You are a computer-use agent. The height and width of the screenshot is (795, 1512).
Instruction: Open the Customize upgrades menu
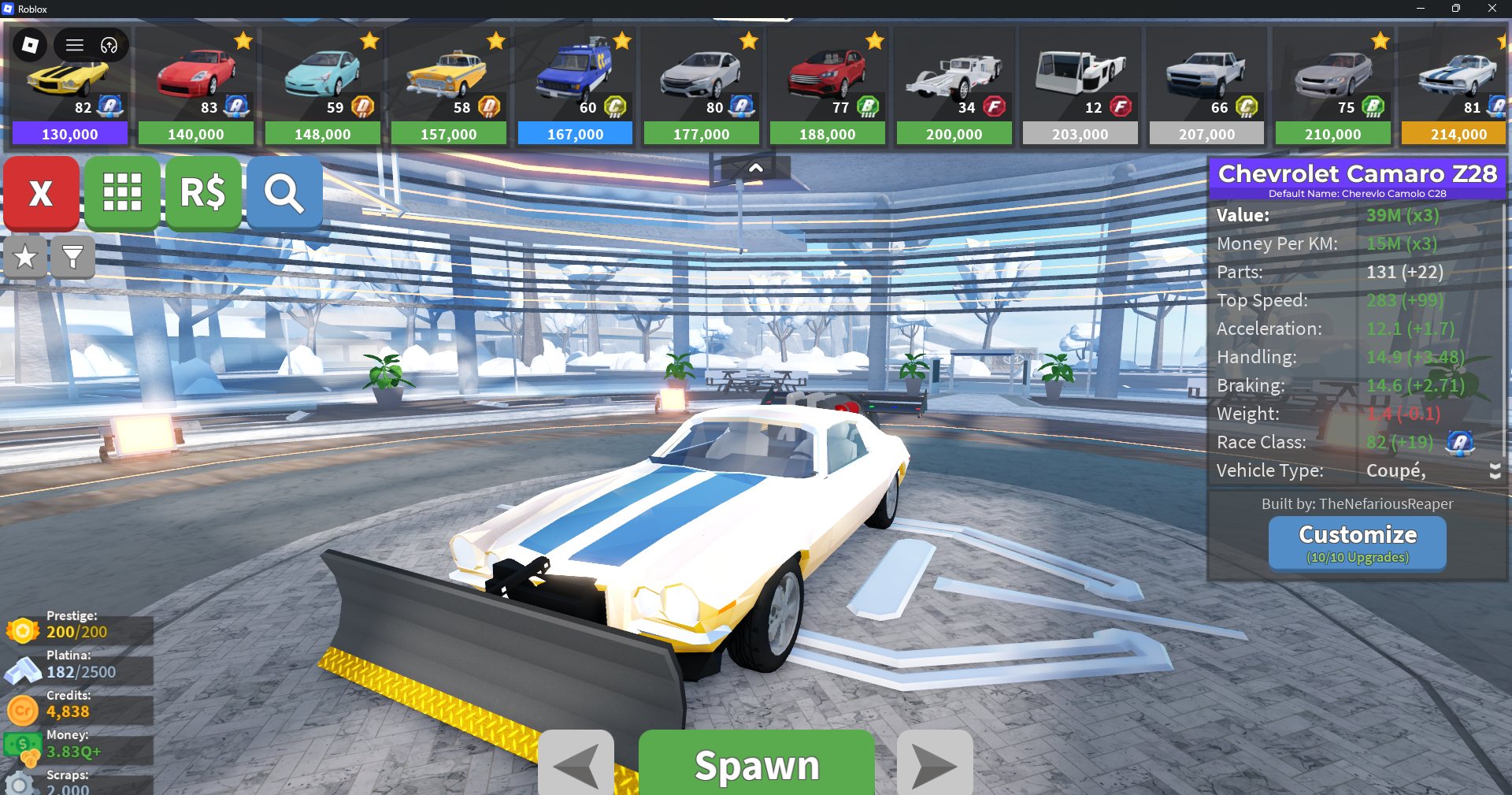tap(1357, 543)
